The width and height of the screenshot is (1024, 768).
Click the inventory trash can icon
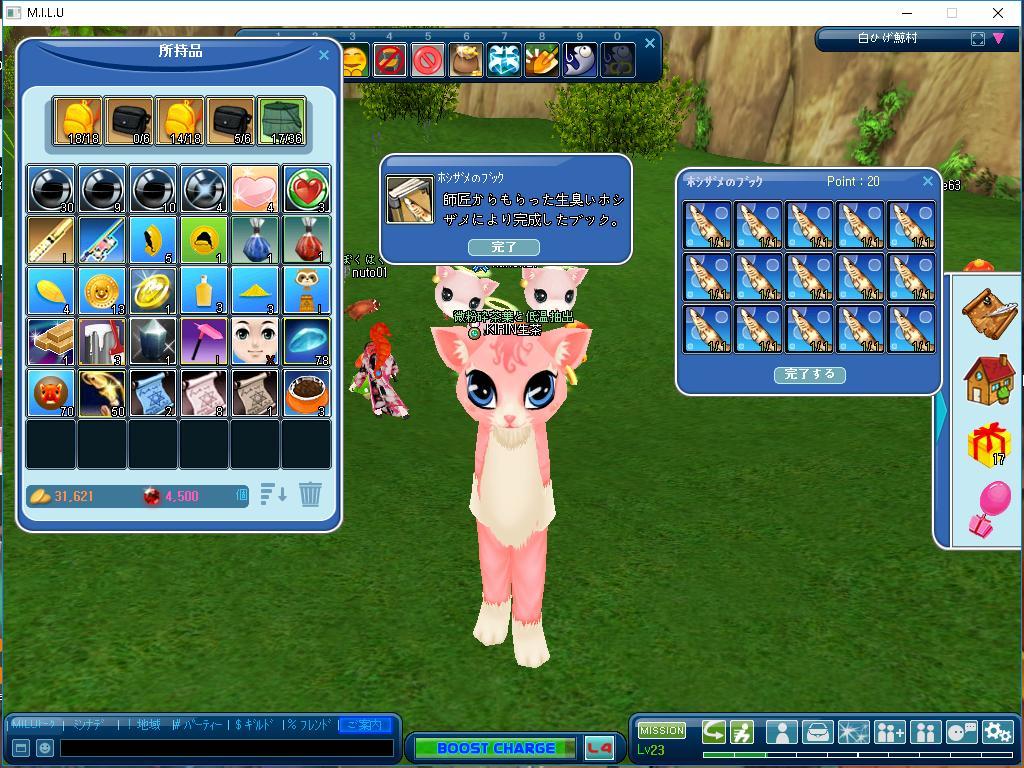(x=310, y=494)
